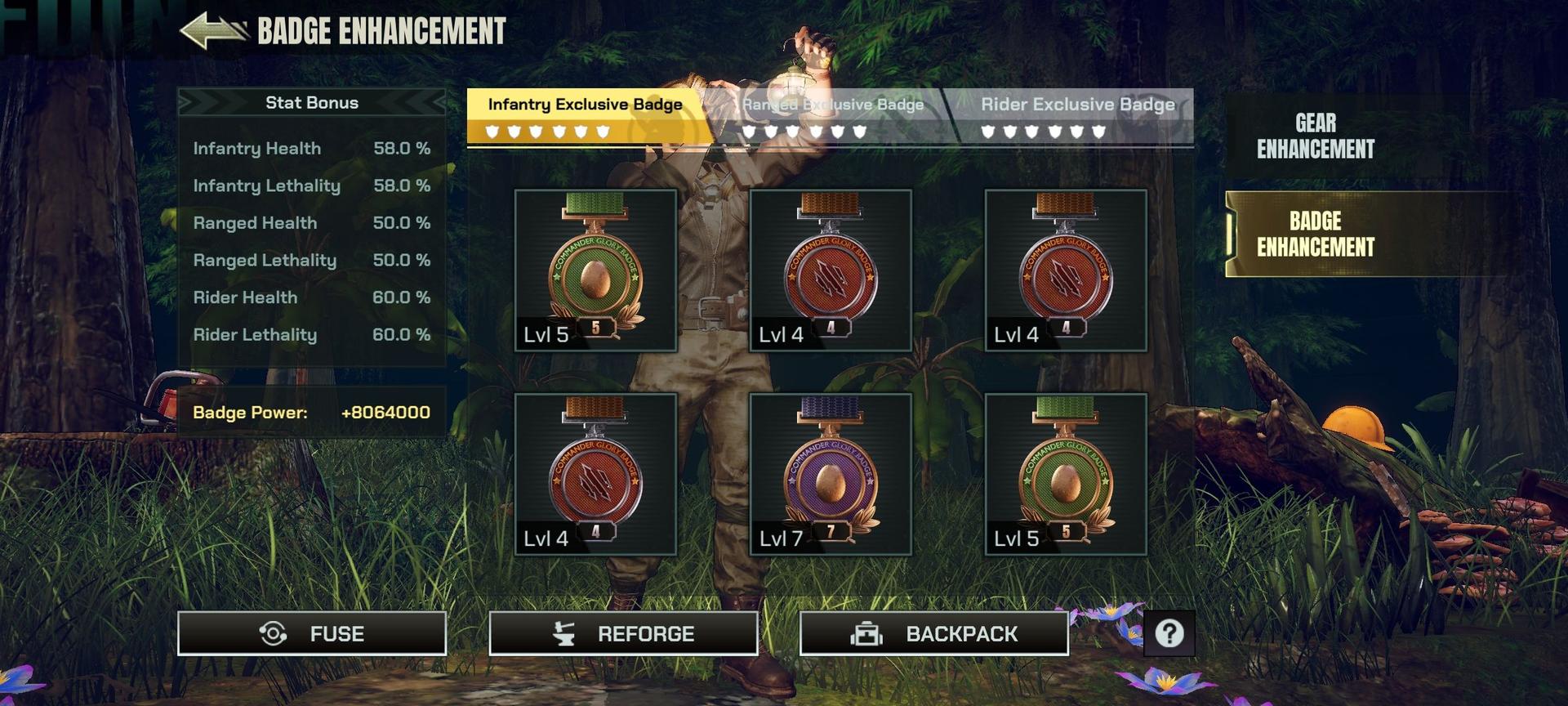The width and height of the screenshot is (1568, 706).
Task: Open the Reforge option
Action: point(622,633)
